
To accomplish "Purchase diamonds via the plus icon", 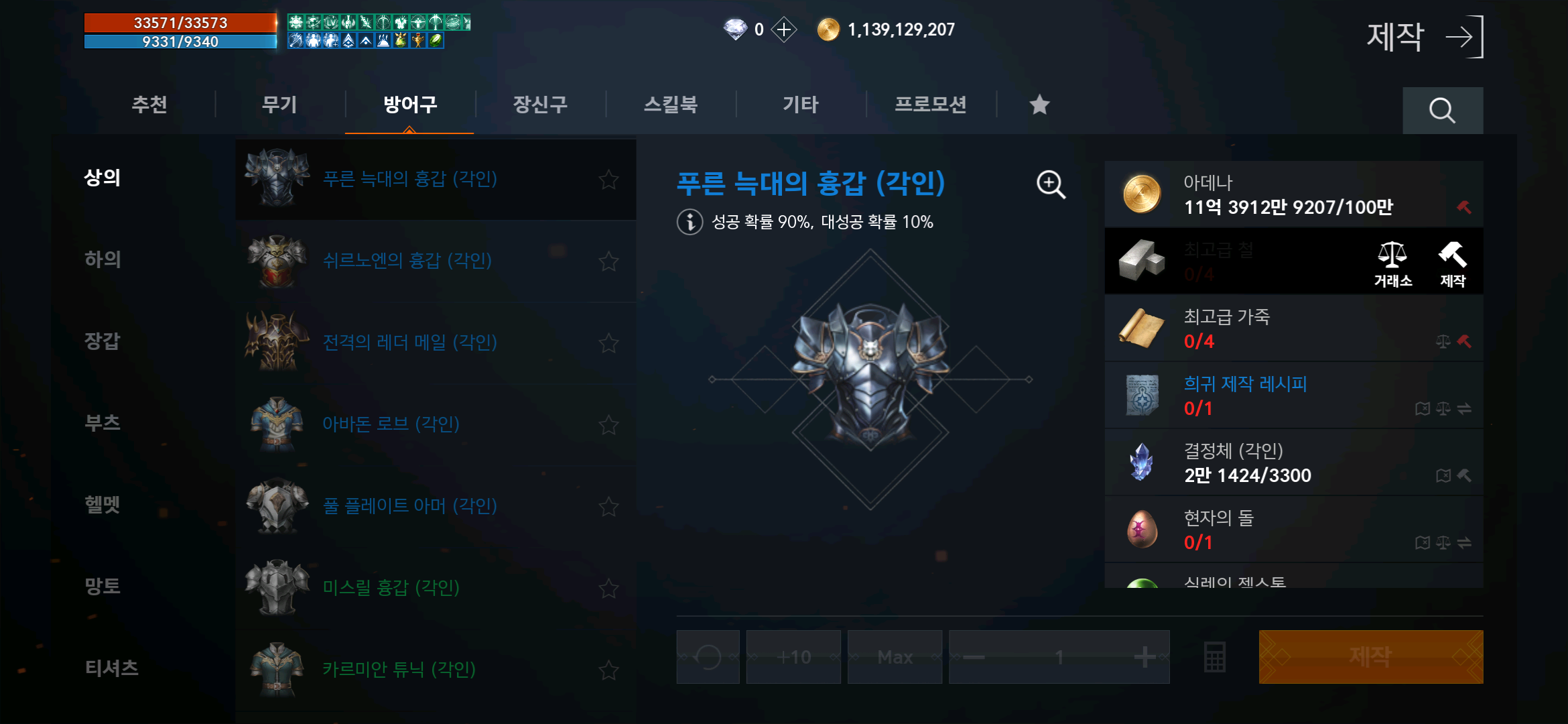I will [x=783, y=29].
